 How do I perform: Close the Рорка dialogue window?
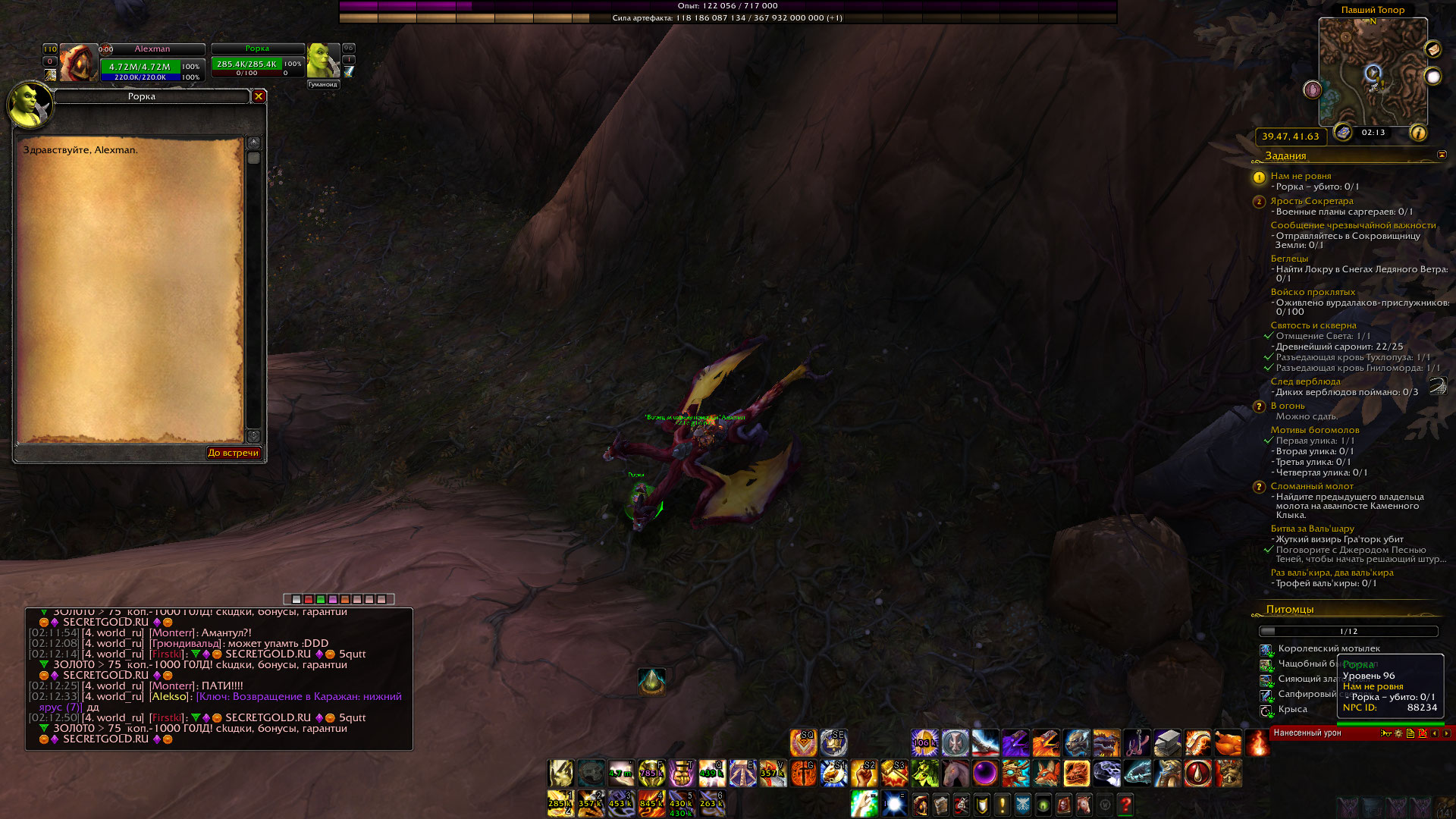259,96
